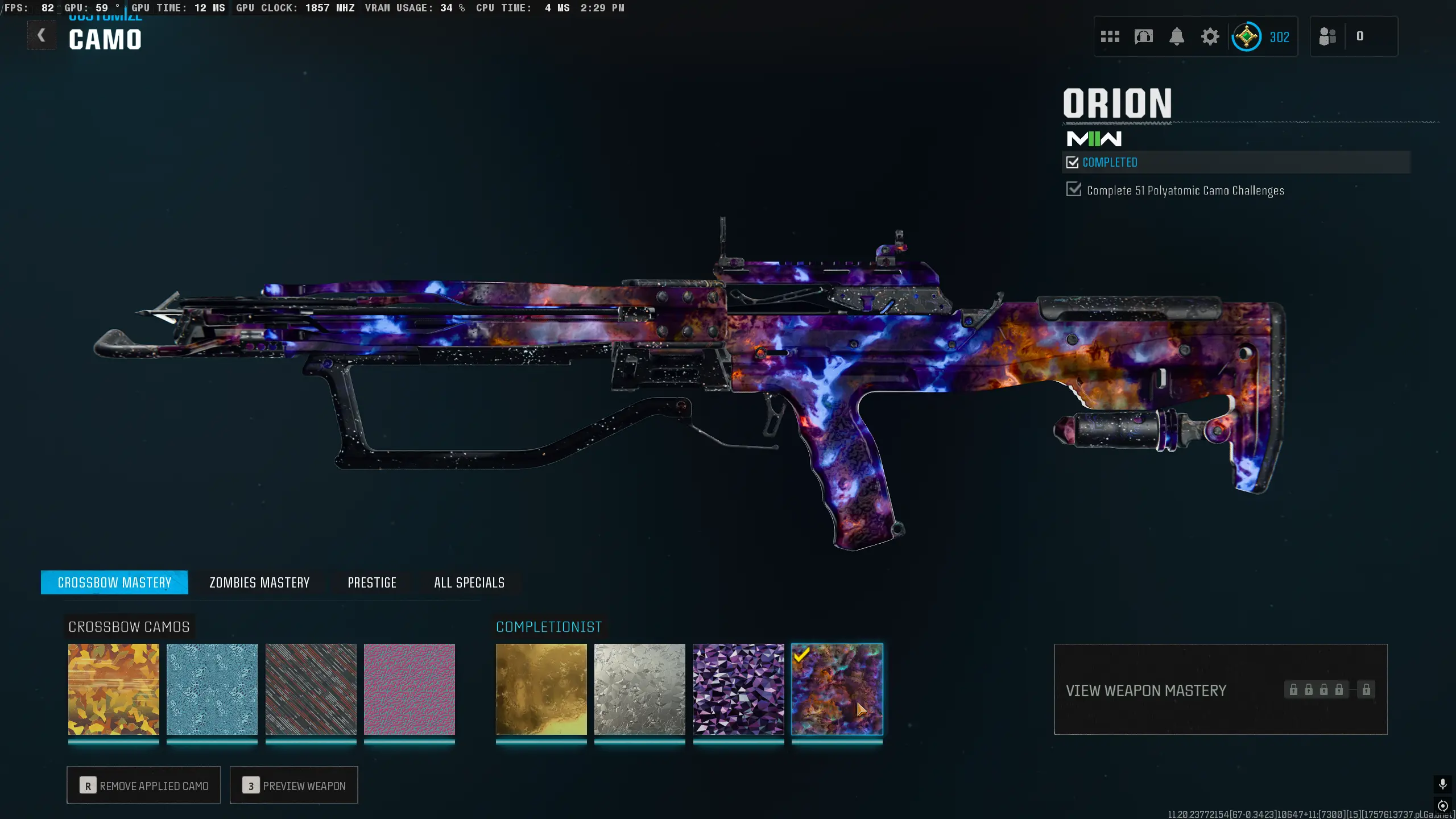Apply the silver Platinum camo

(x=640, y=689)
